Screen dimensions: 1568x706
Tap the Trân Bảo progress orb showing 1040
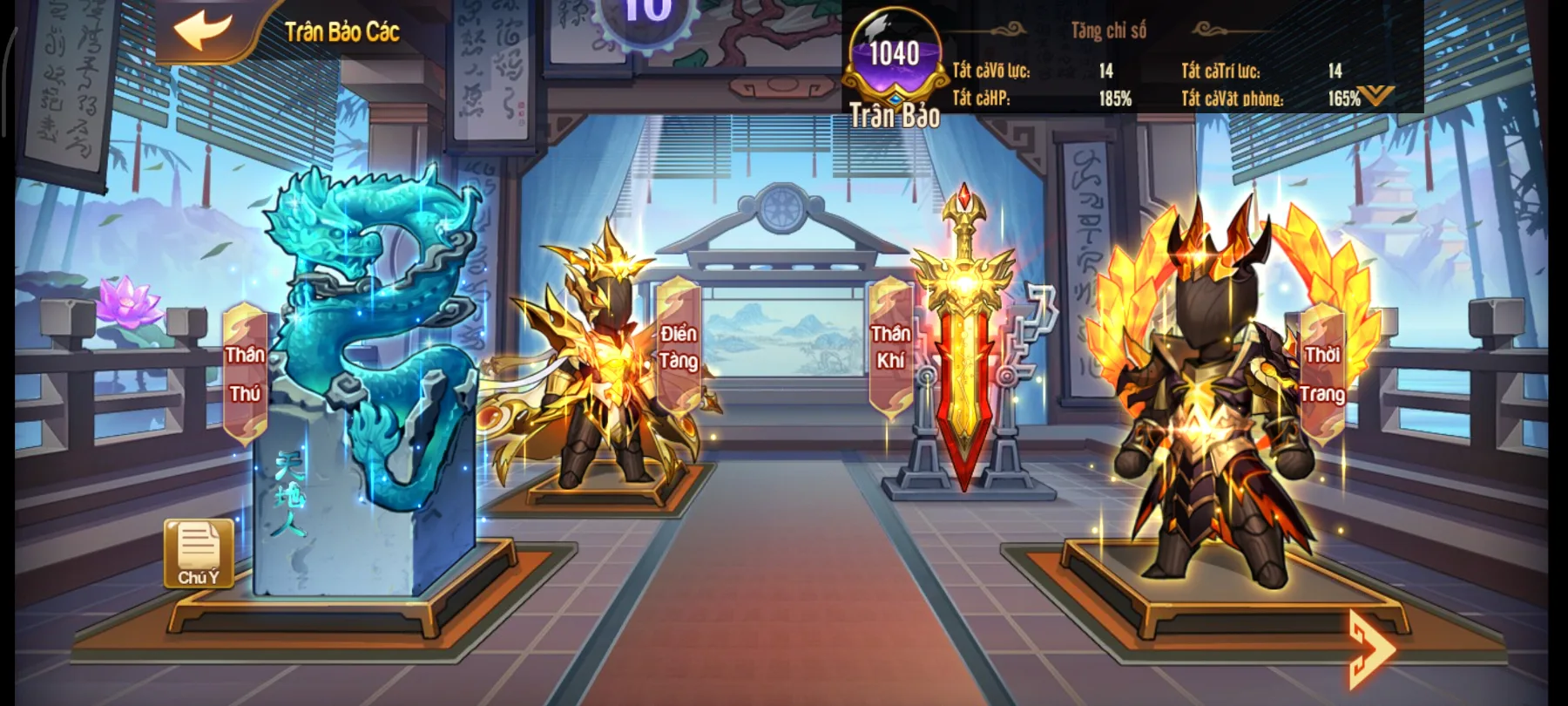pos(894,54)
